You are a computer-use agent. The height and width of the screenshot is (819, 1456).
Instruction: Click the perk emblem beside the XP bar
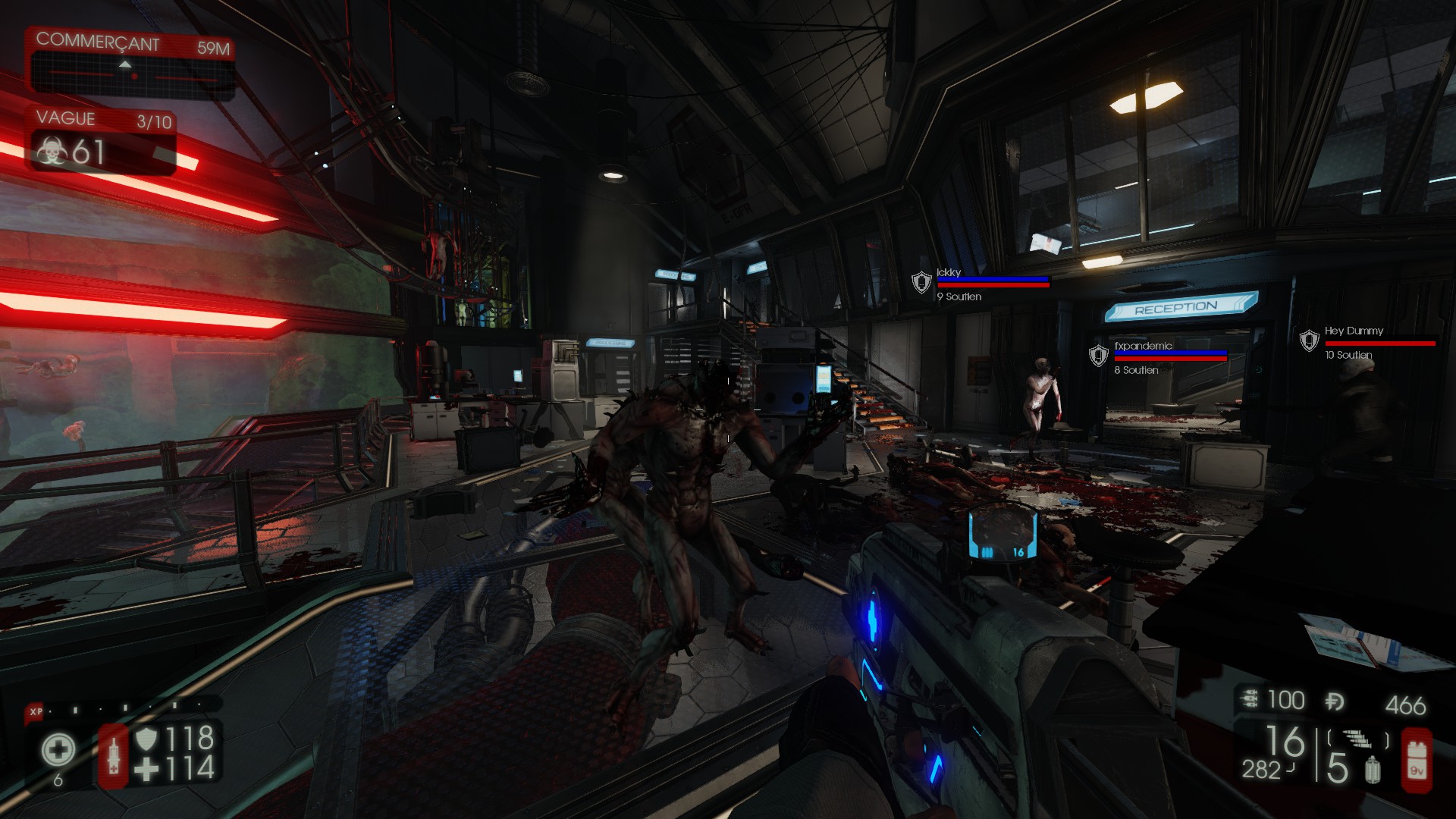58,751
